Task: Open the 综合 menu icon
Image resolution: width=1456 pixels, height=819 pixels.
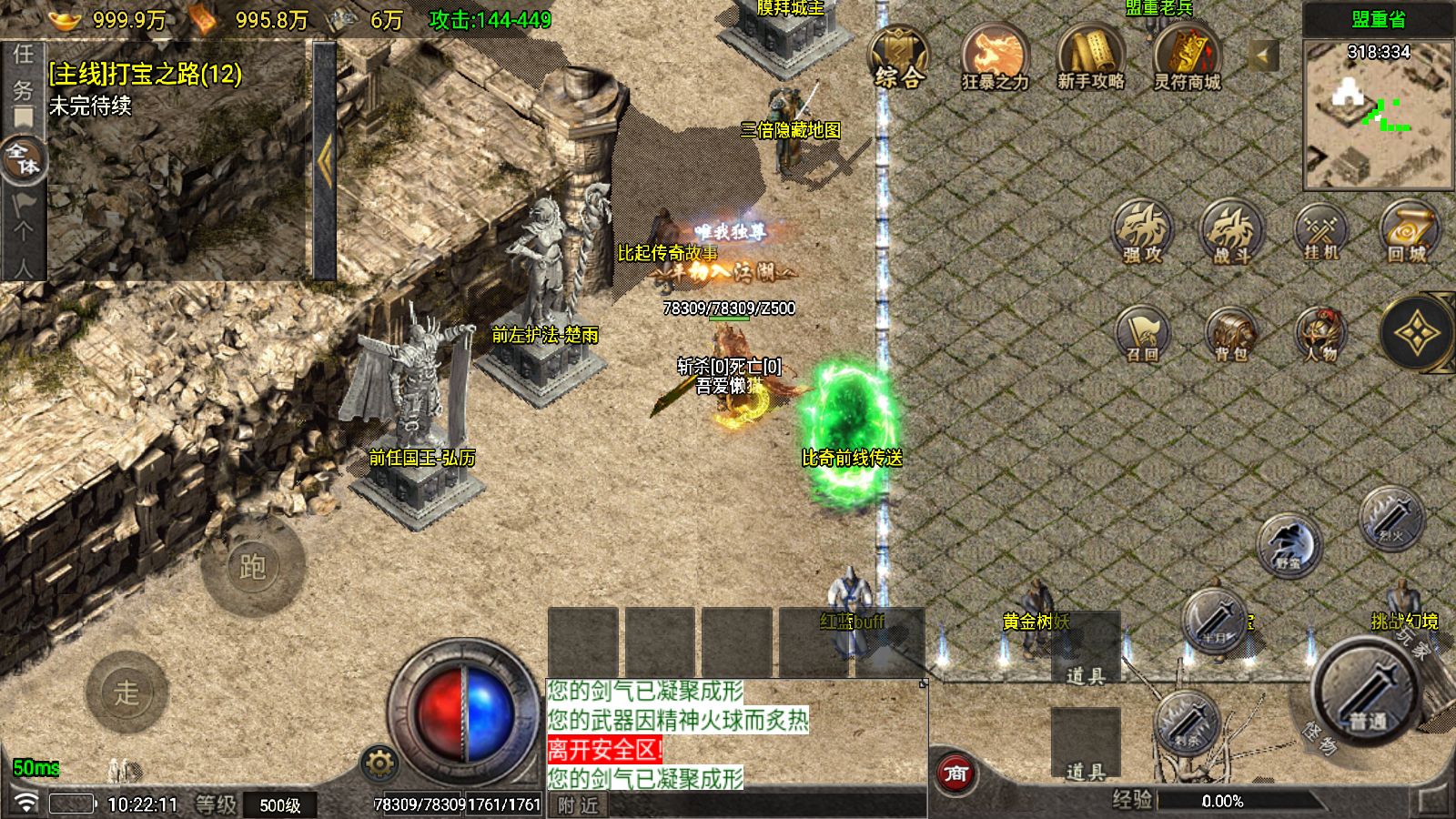Action: pos(898,56)
